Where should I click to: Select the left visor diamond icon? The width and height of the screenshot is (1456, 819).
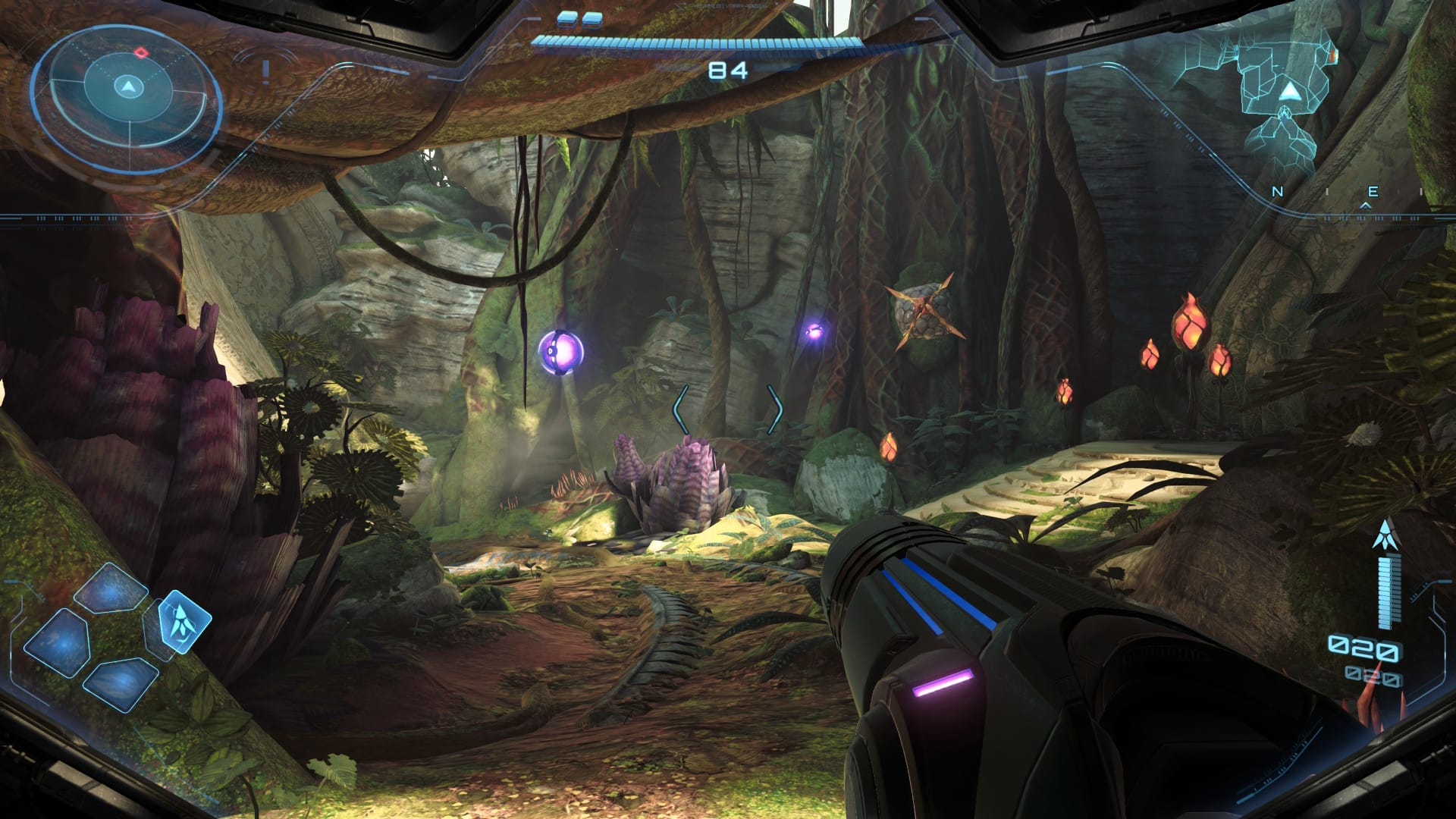coord(58,643)
